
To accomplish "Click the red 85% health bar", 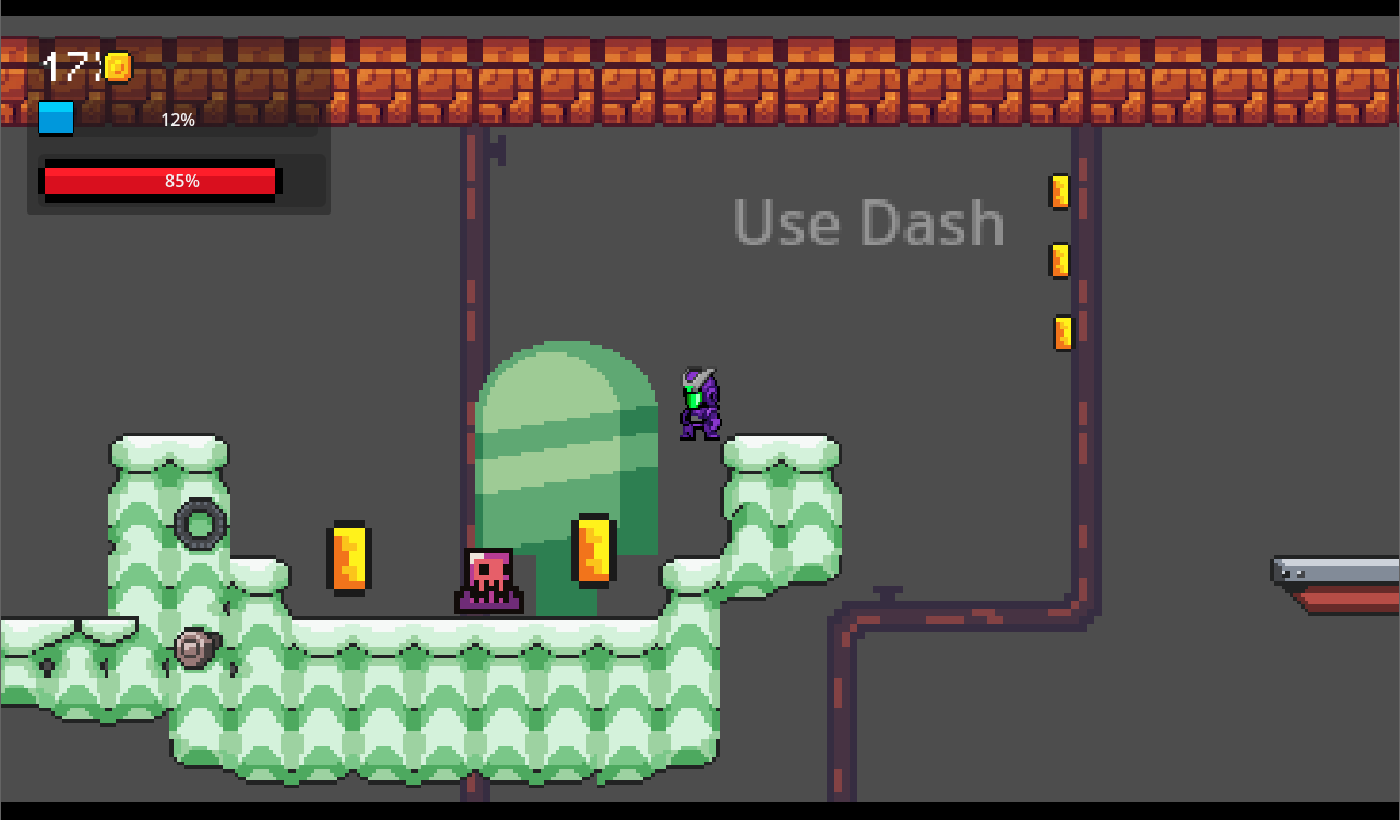I will click(160, 181).
